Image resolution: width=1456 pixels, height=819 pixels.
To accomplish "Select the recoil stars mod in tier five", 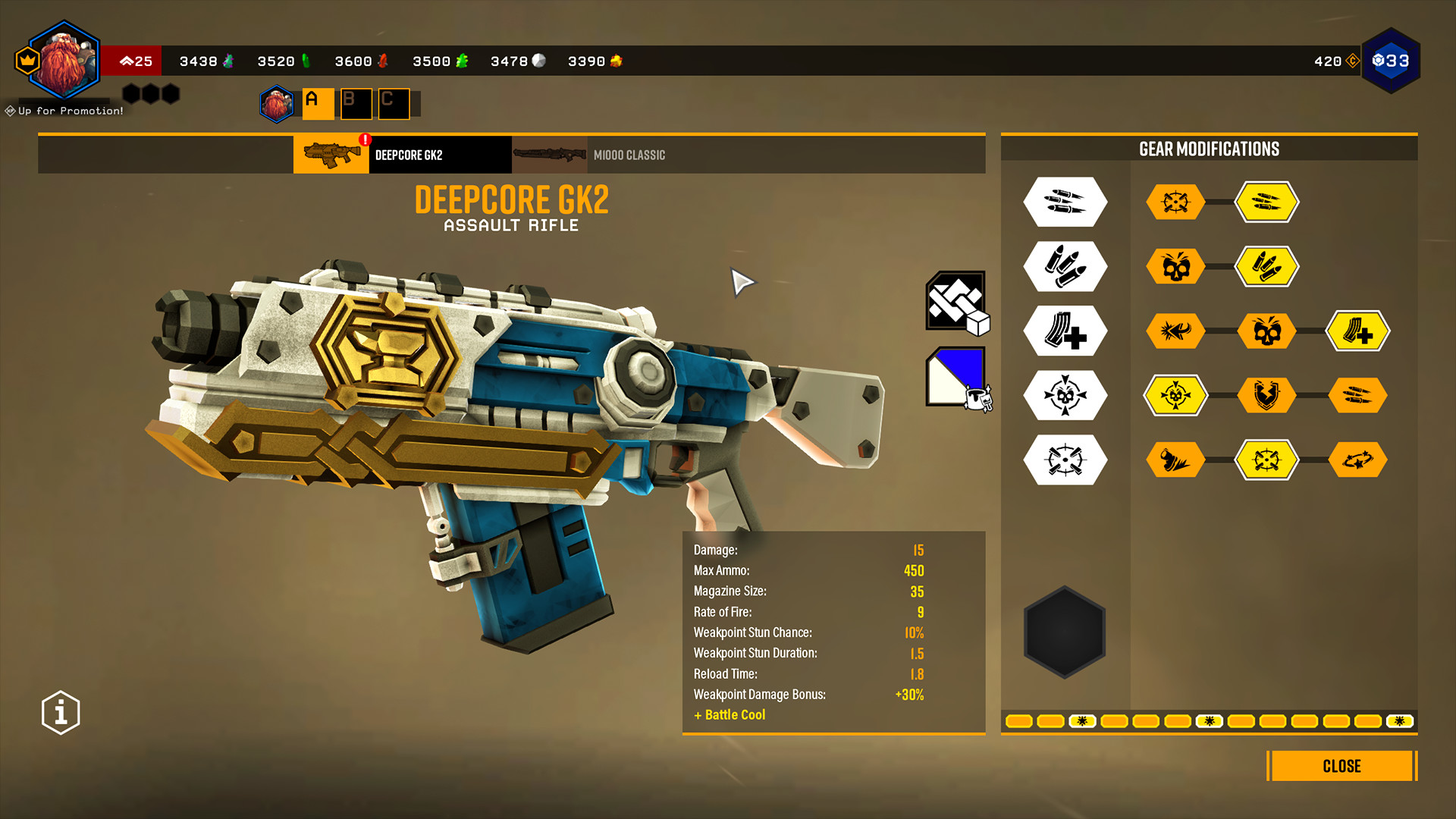I will [x=1358, y=460].
